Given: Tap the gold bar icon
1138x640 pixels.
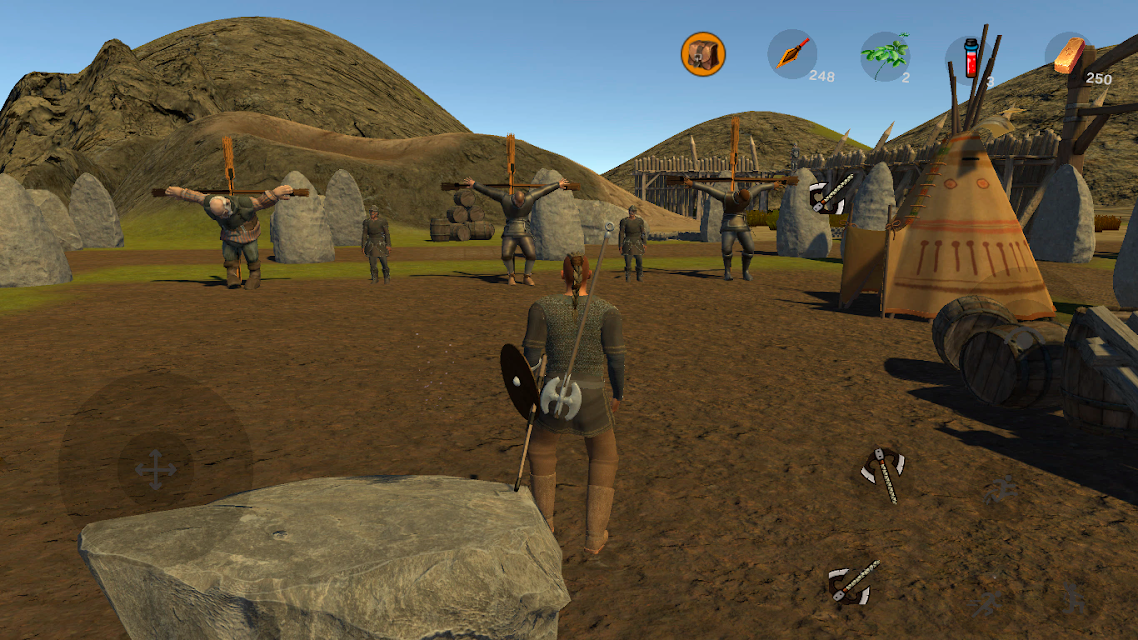Looking at the screenshot, I should pos(1069,55).
